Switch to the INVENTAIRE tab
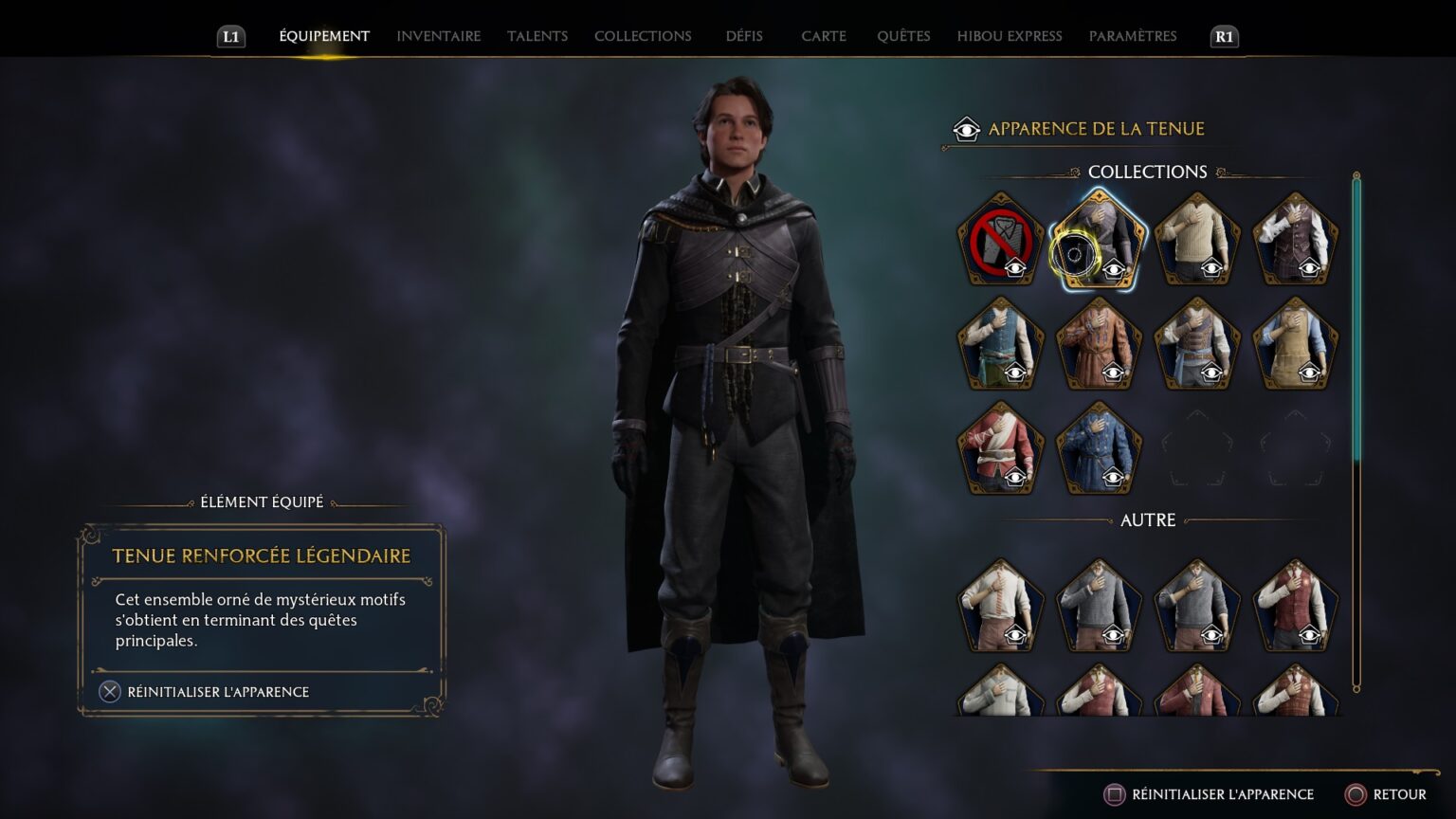The width and height of the screenshot is (1456, 819). pos(437,36)
